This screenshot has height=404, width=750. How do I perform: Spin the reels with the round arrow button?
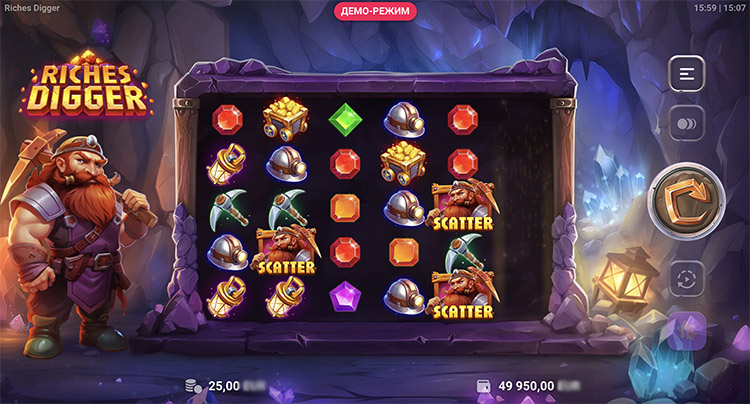tap(687, 199)
